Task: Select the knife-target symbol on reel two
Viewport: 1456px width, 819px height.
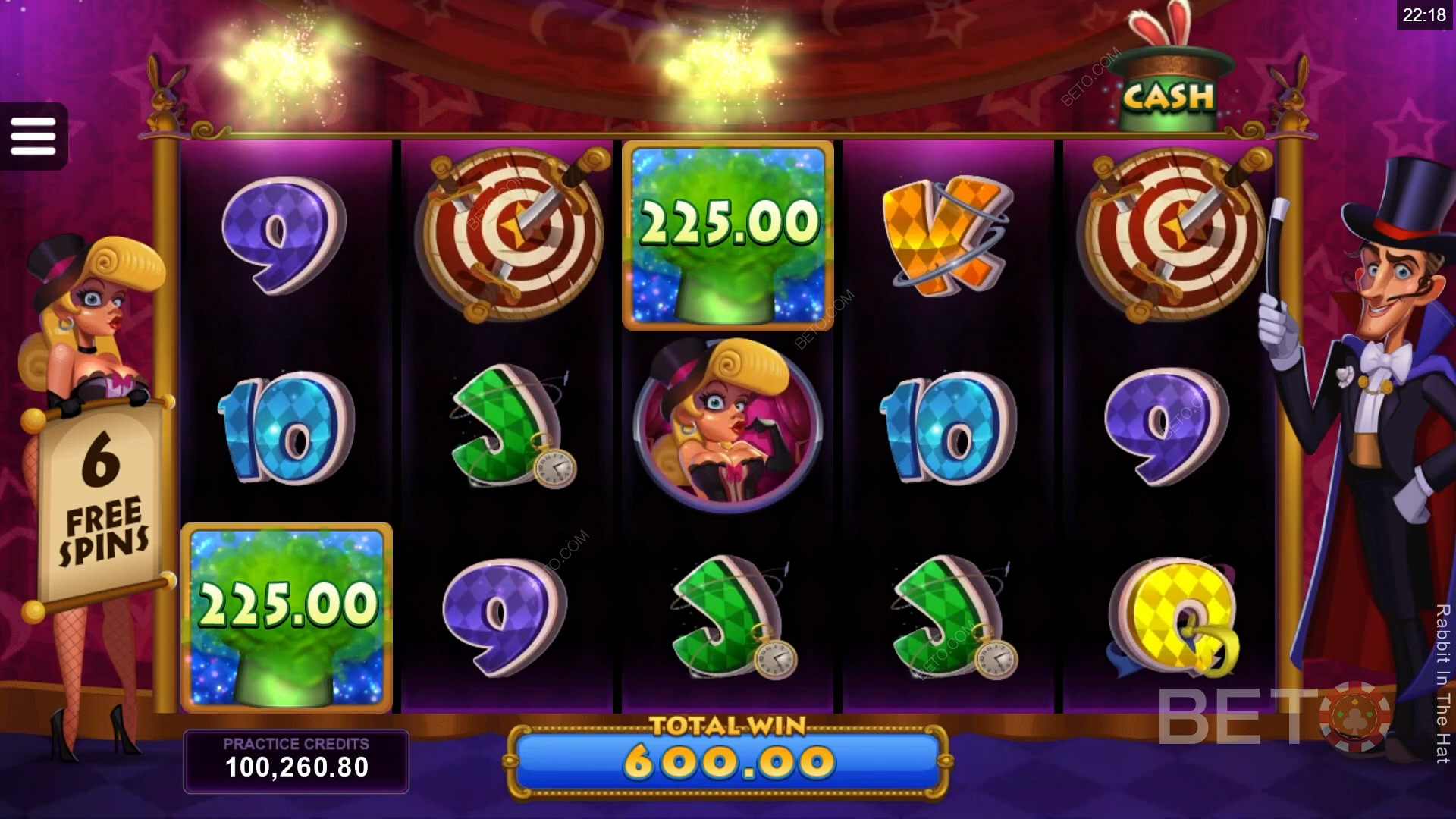Action: point(512,235)
